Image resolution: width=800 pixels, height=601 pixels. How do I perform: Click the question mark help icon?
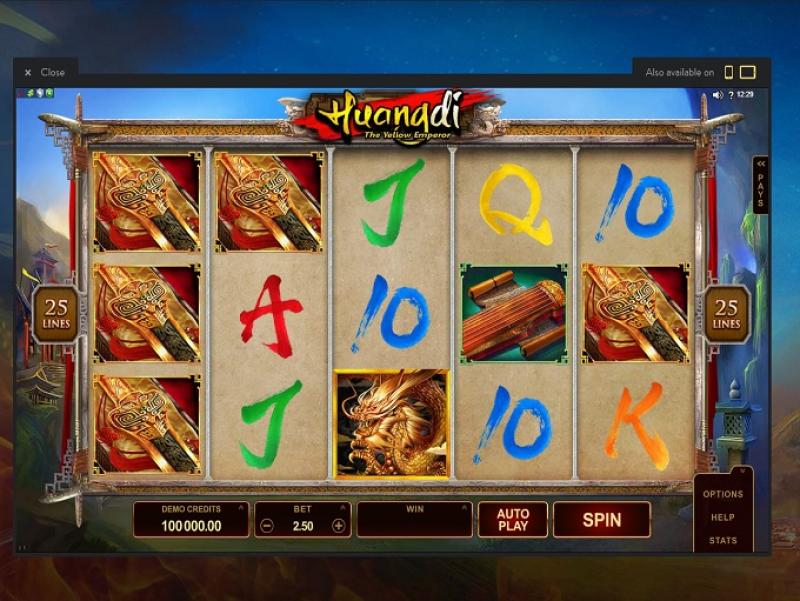732,95
